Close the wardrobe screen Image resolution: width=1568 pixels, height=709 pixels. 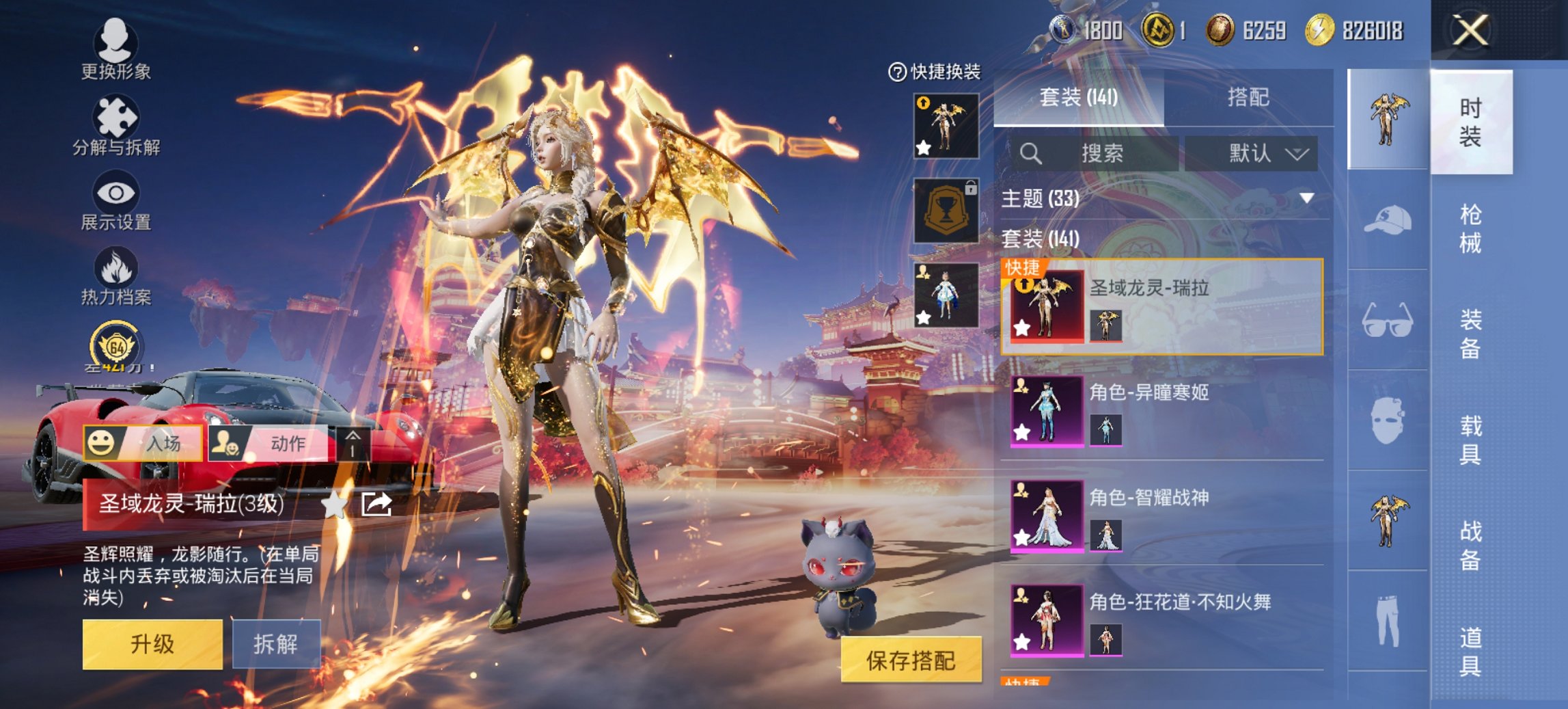tap(1470, 31)
